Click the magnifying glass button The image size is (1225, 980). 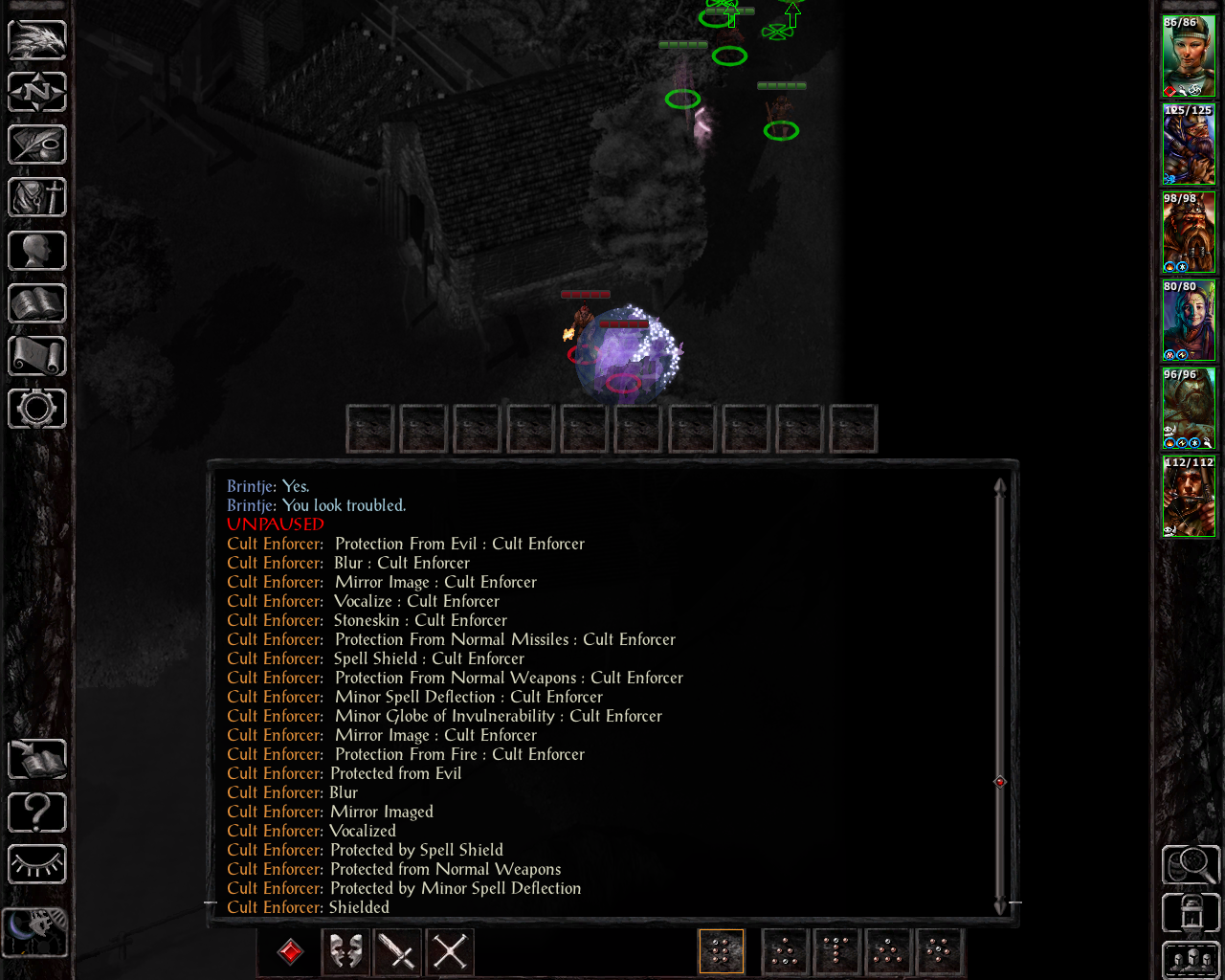click(x=1191, y=865)
